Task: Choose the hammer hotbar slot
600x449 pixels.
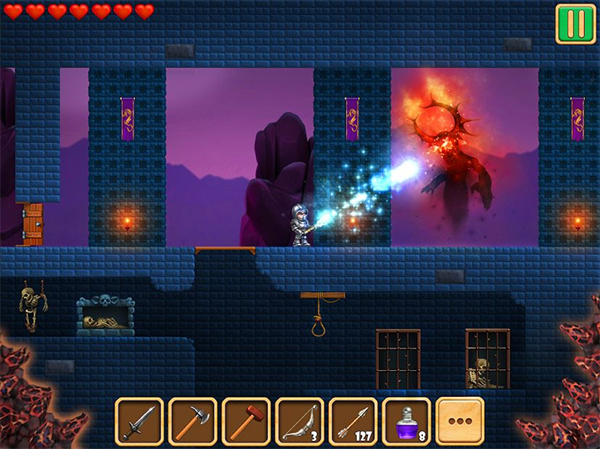Action: [246, 421]
